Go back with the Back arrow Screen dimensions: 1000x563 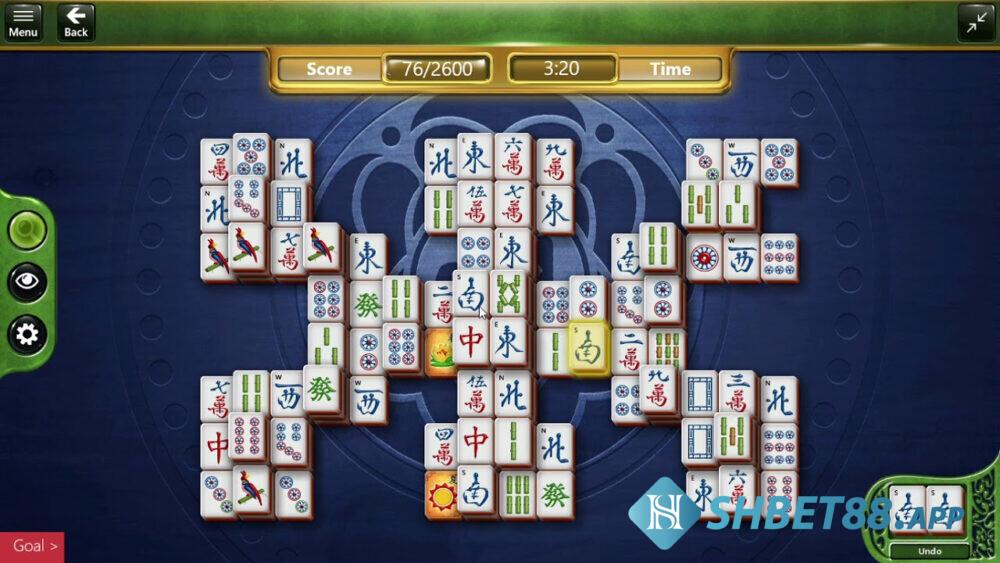[x=76, y=21]
